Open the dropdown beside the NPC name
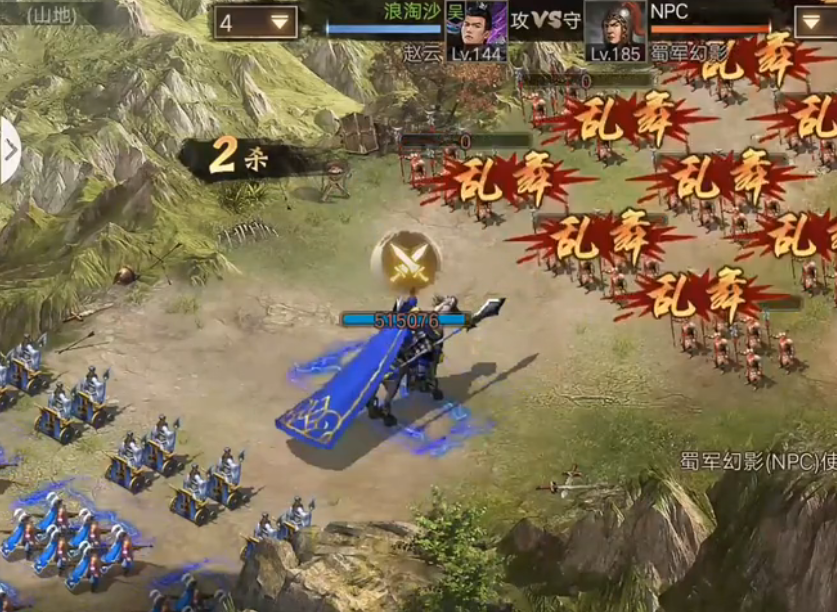The width and height of the screenshot is (837, 612). (816, 21)
